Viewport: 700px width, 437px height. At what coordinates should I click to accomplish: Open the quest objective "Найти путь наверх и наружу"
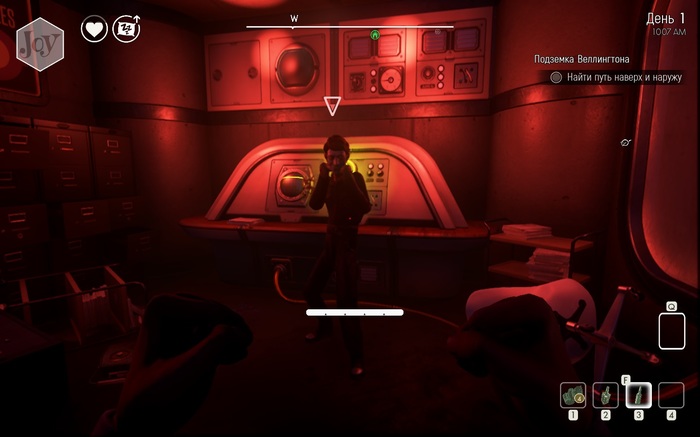coord(622,77)
